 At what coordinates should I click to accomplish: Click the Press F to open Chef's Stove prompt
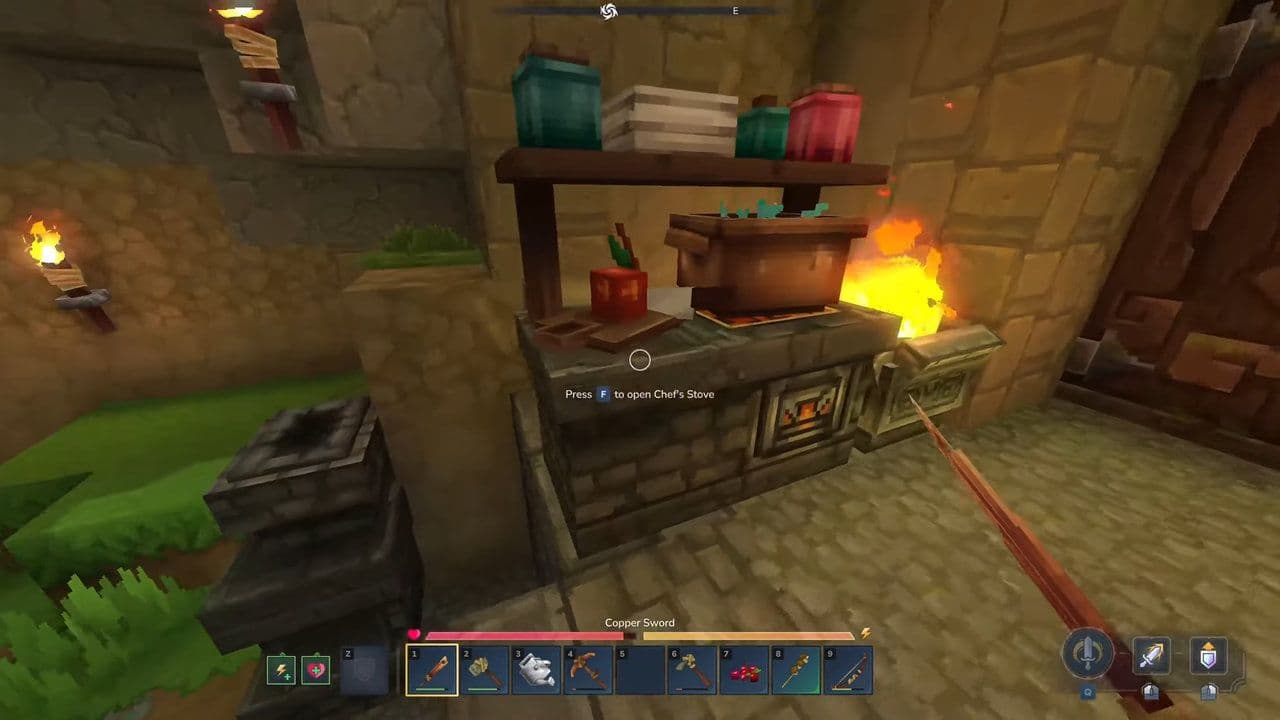(640, 393)
